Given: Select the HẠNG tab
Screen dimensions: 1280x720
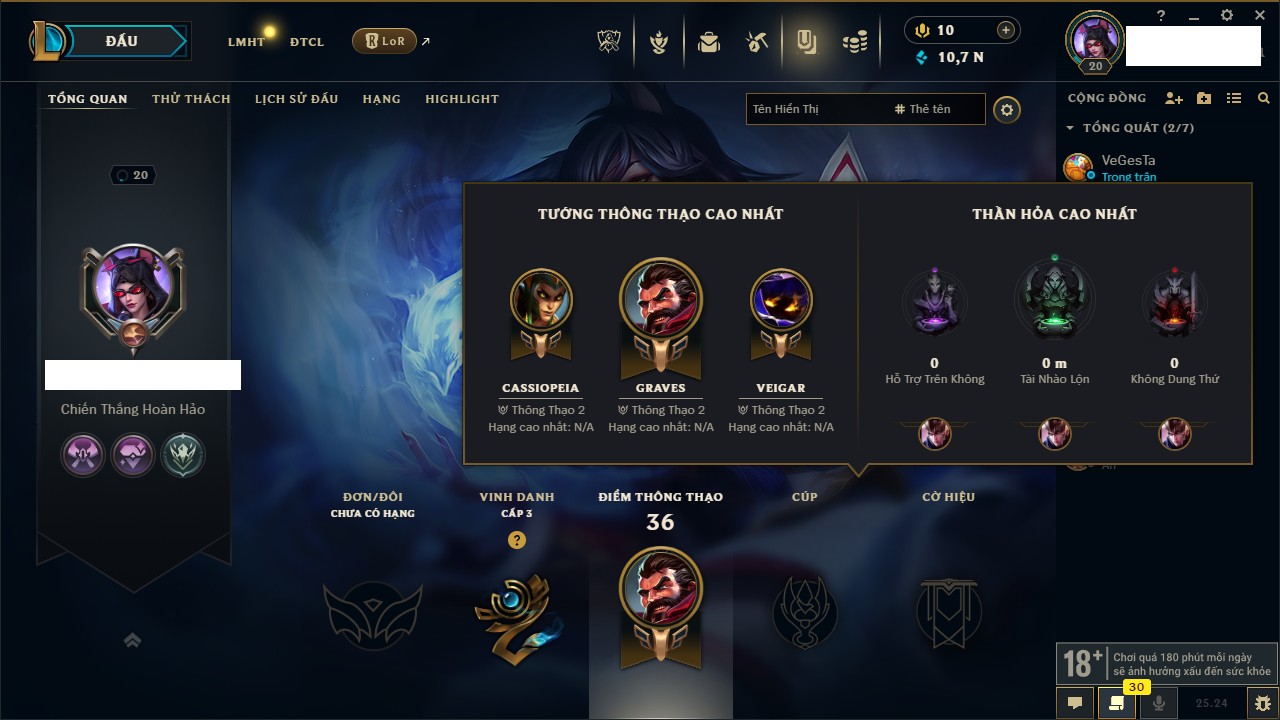Looking at the screenshot, I should [381, 99].
